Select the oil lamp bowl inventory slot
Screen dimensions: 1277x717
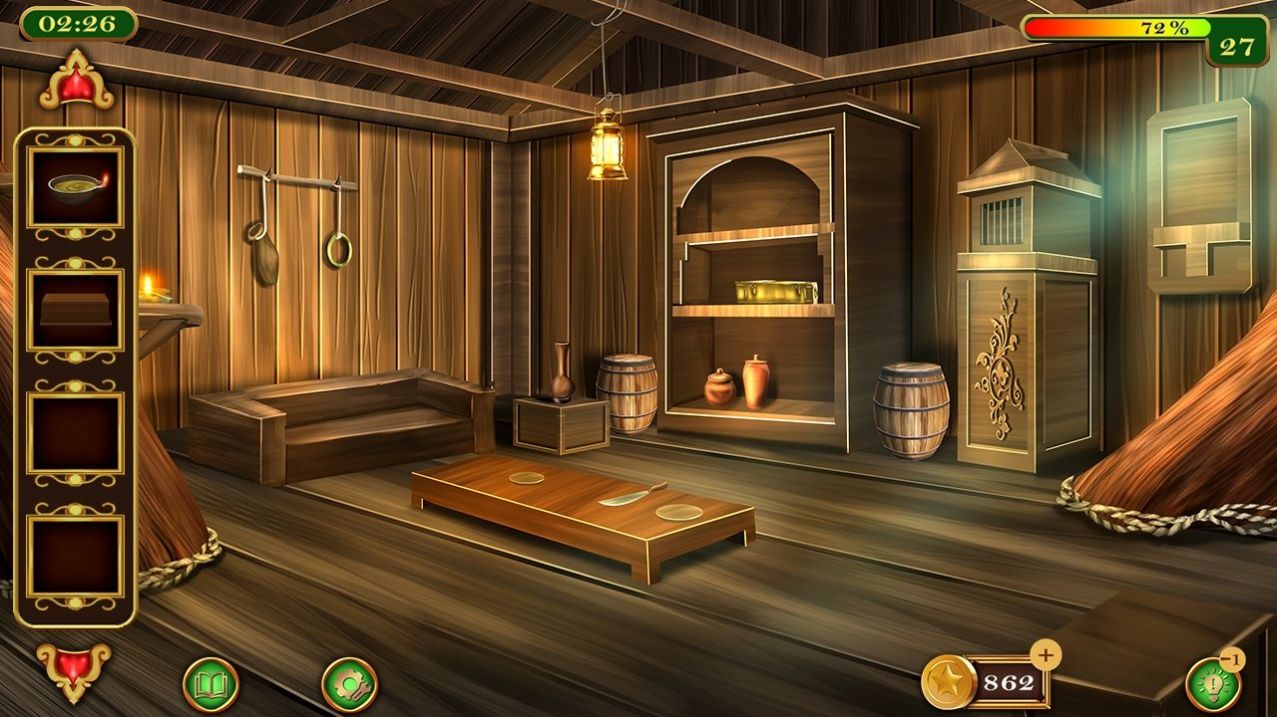(75, 187)
